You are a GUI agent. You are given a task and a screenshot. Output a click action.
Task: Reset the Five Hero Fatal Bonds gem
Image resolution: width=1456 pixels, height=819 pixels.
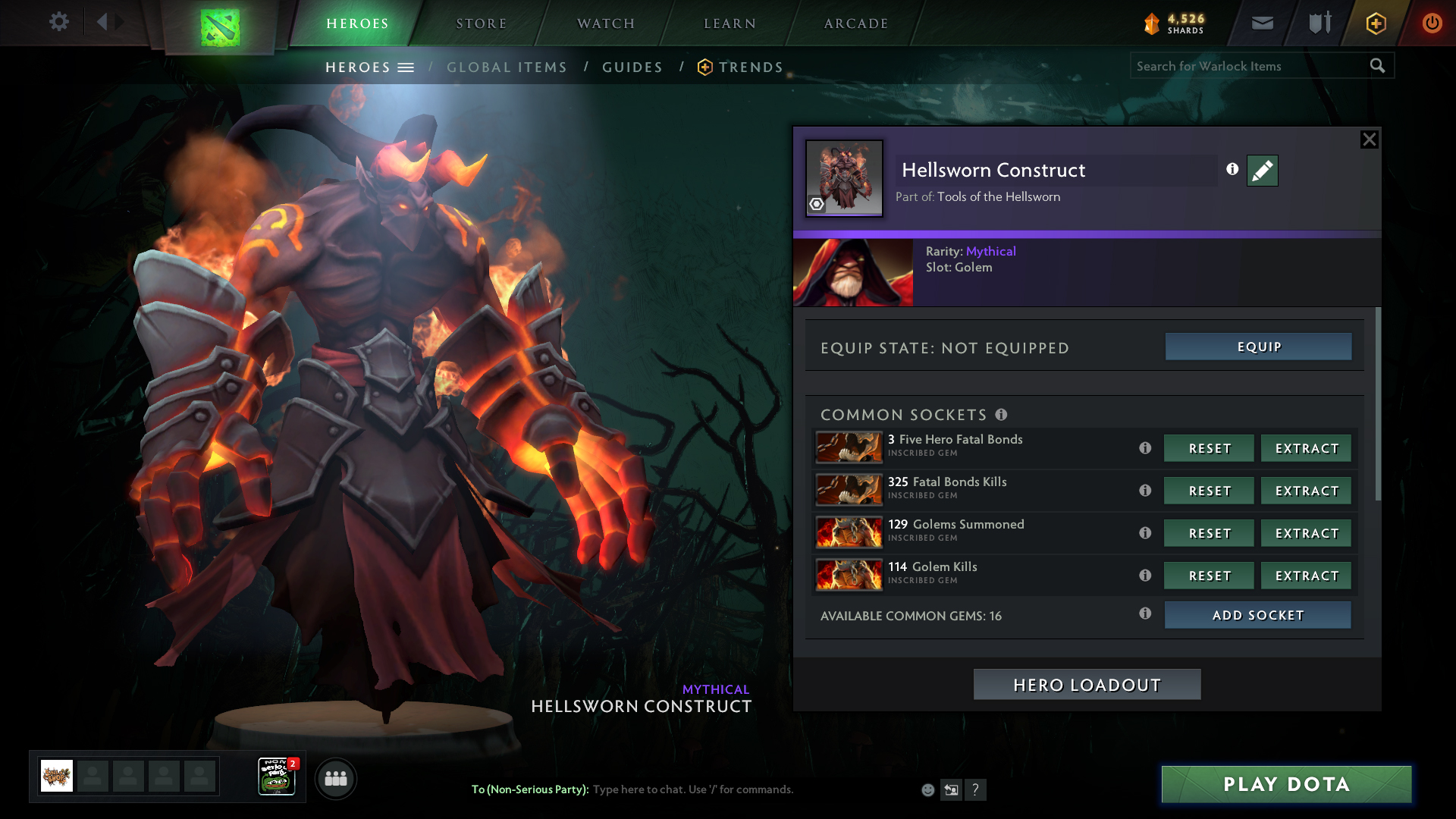coord(1209,448)
